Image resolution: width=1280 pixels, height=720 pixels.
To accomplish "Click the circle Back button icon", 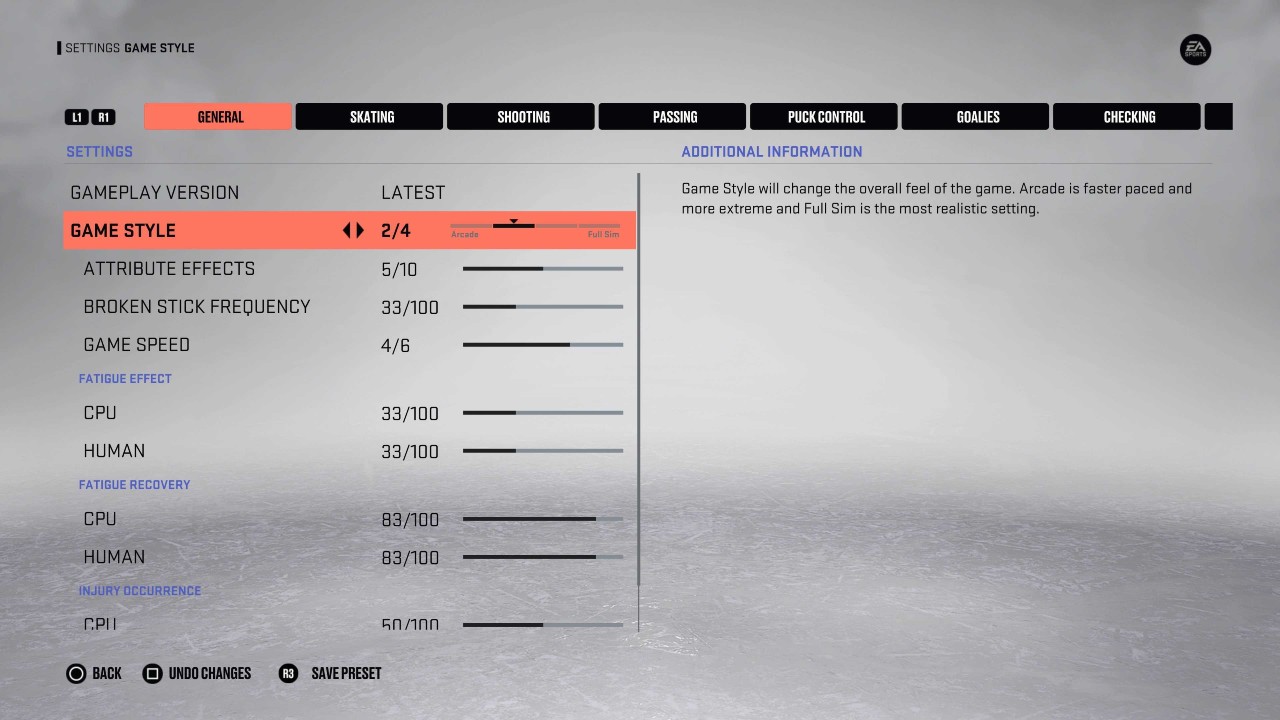I will 77,673.
